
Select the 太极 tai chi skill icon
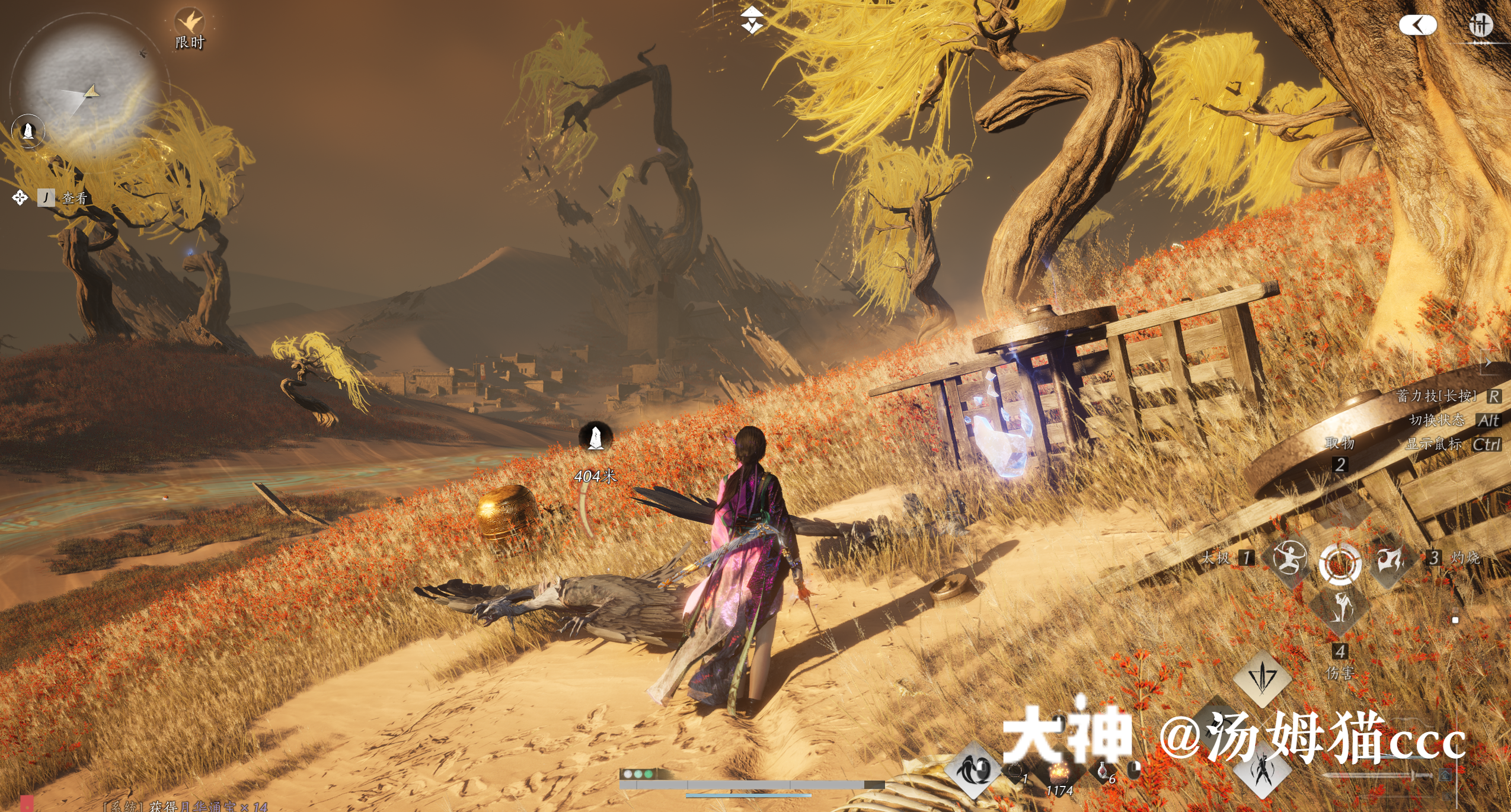(1290, 559)
